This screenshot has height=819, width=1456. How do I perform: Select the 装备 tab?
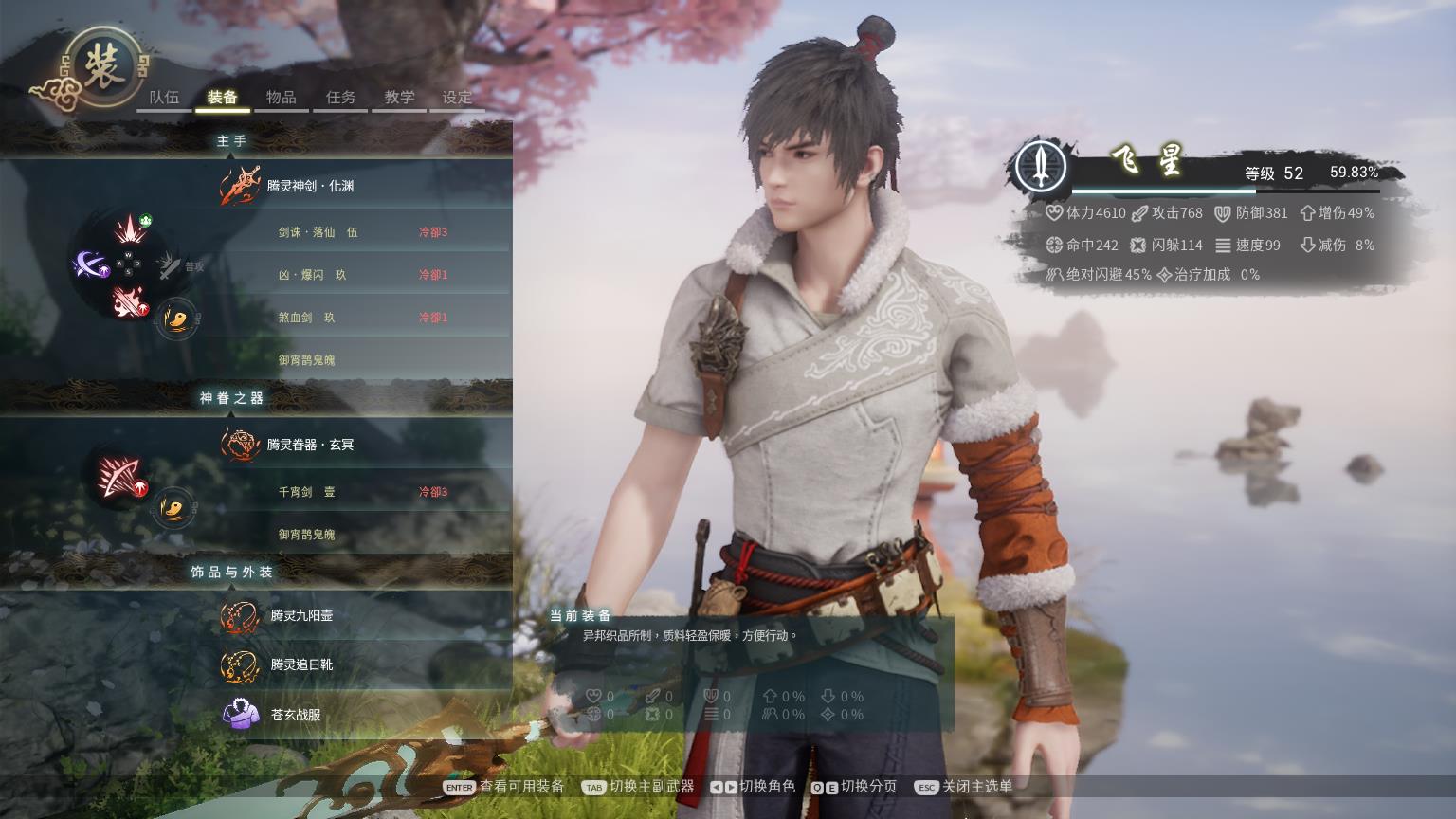(223, 98)
